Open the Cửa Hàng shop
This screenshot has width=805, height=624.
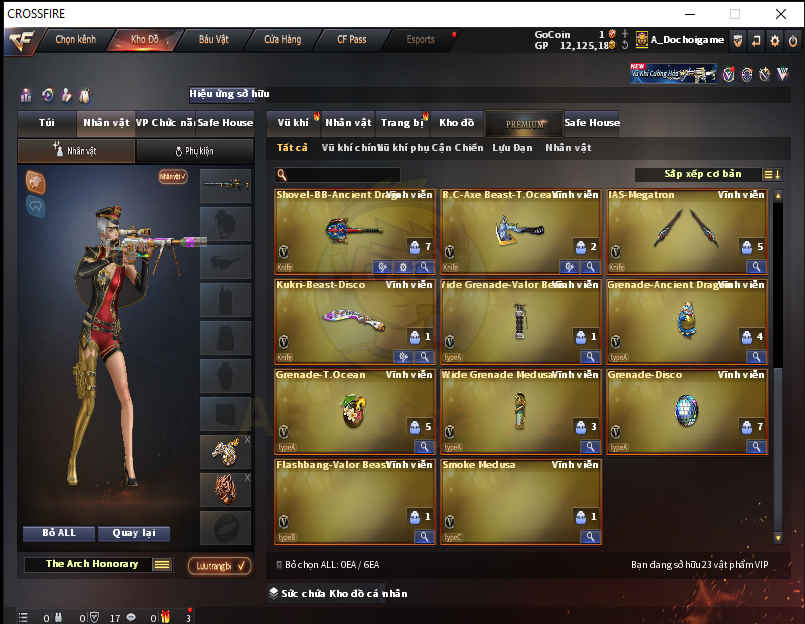[x=283, y=40]
